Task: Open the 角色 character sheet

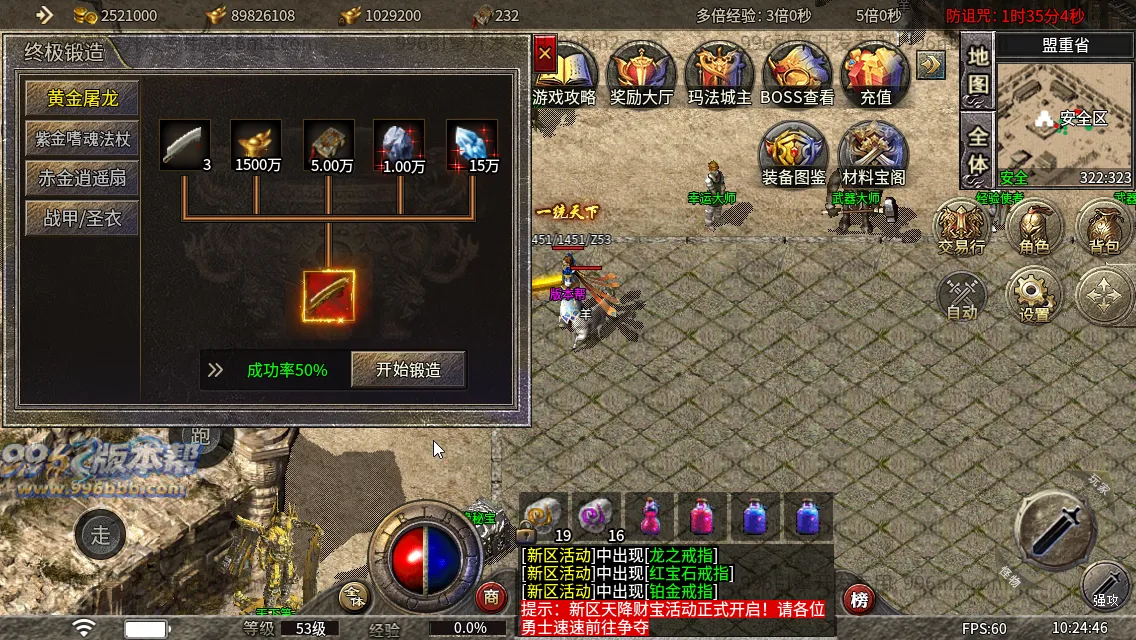Action: [1034, 226]
